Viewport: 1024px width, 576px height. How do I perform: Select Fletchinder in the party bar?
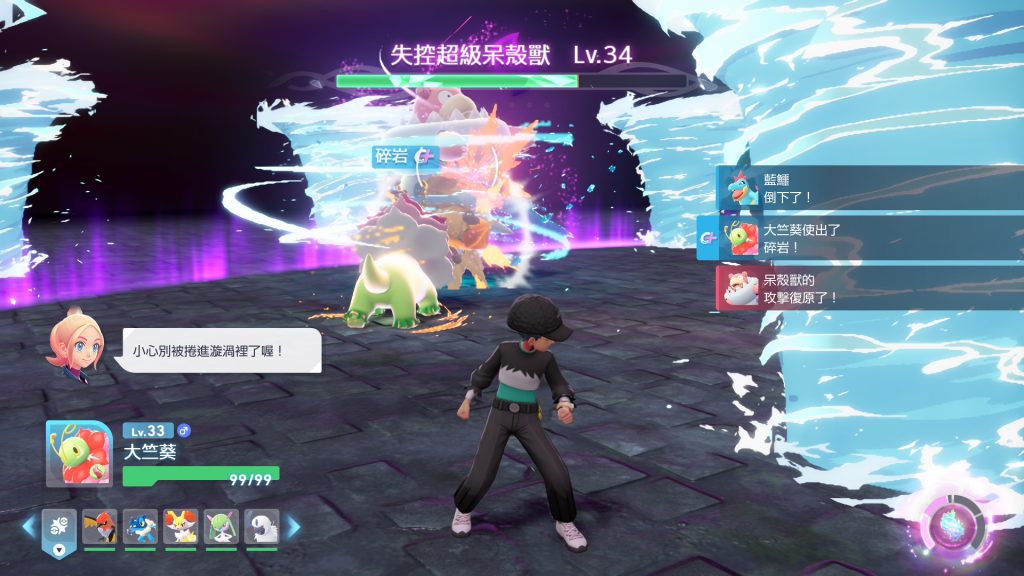pyautogui.click(x=98, y=526)
